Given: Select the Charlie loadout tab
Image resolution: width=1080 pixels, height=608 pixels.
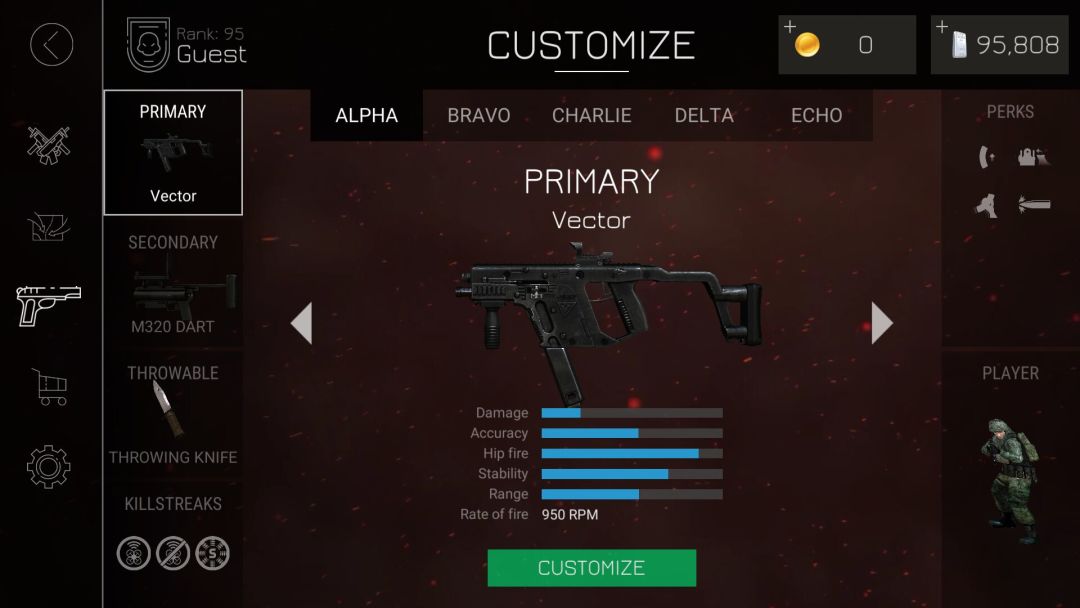Looking at the screenshot, I should tap(592, 115).
